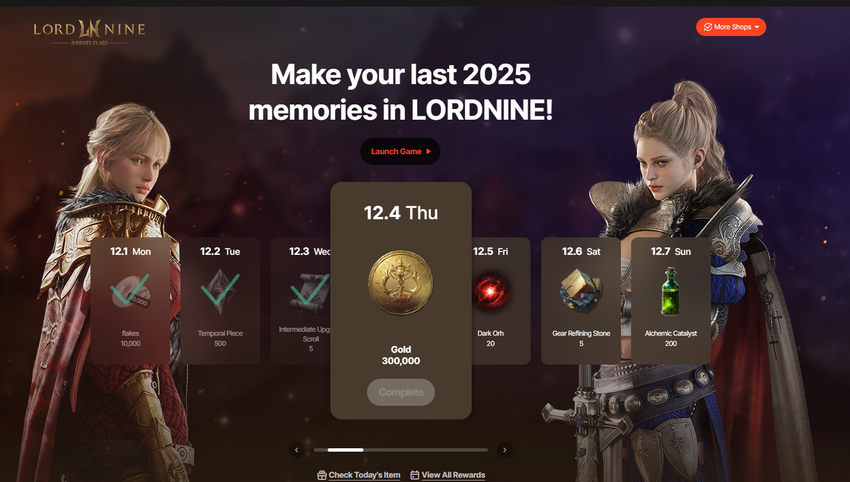This screenshot has height=482, width=850.
Task: Show next rewards with right arrow
Action: [504, 450]
